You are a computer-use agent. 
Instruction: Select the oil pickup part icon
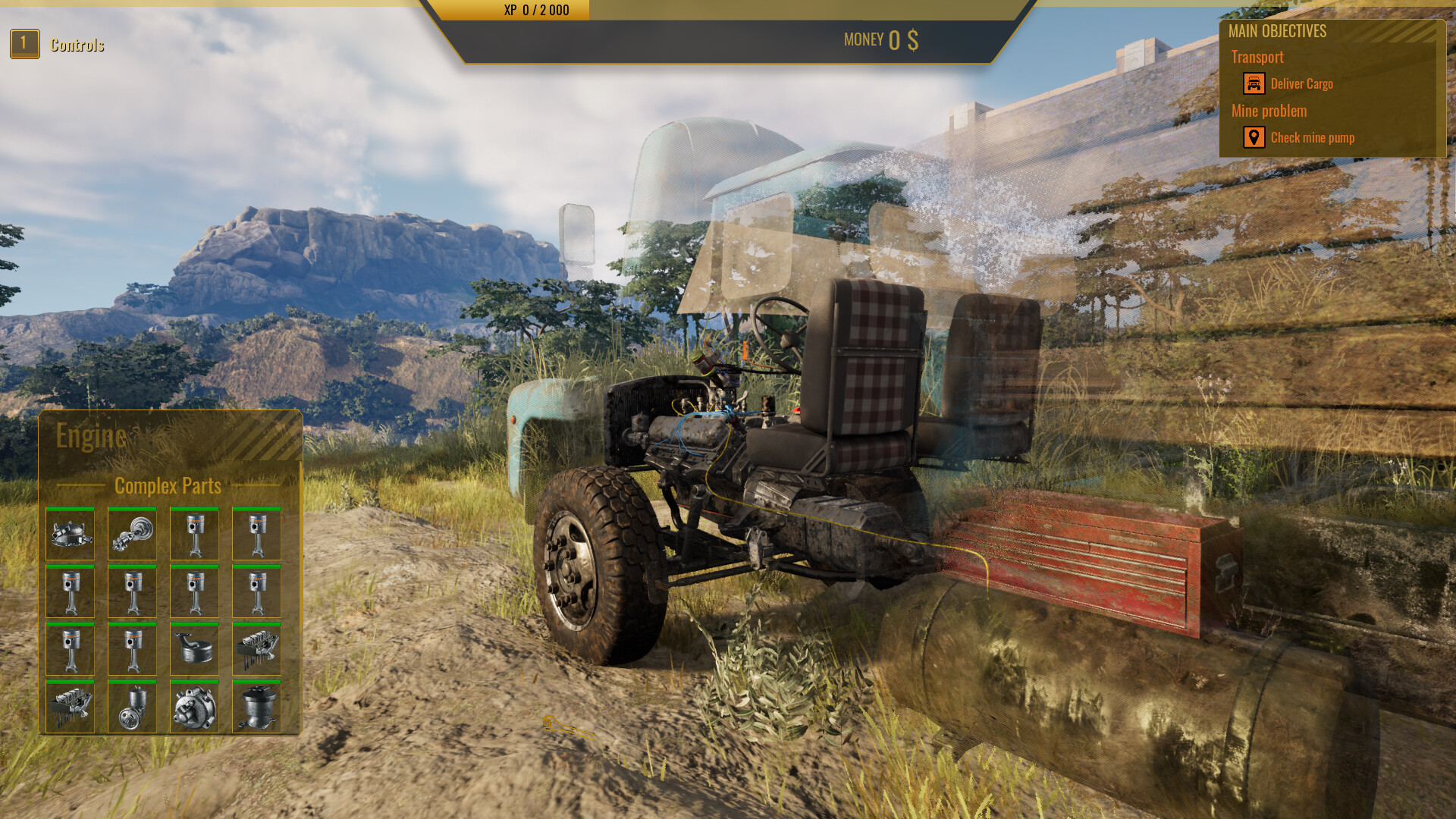coord(194,649)
